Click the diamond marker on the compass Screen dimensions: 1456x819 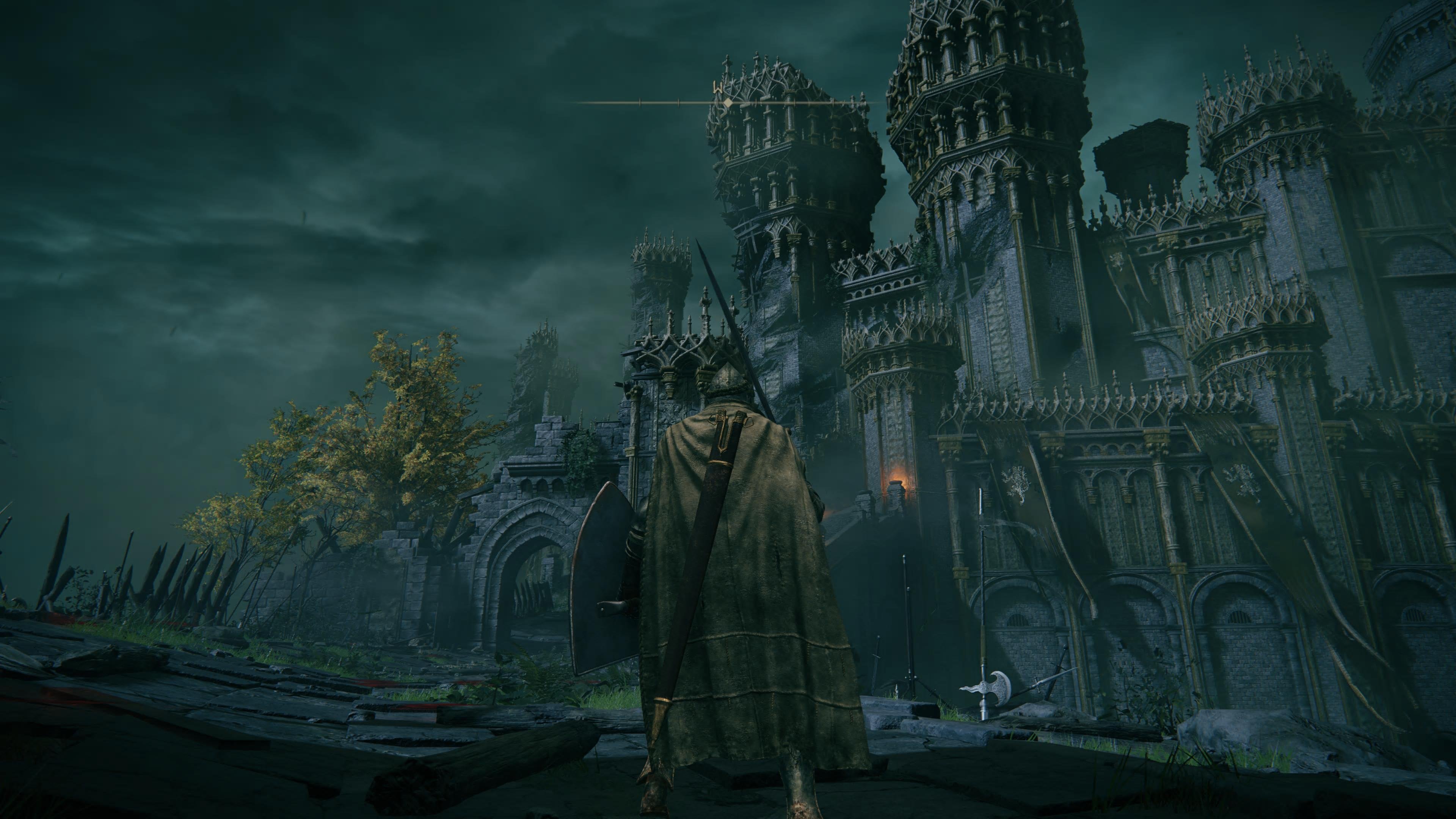(x=729, y=103)
